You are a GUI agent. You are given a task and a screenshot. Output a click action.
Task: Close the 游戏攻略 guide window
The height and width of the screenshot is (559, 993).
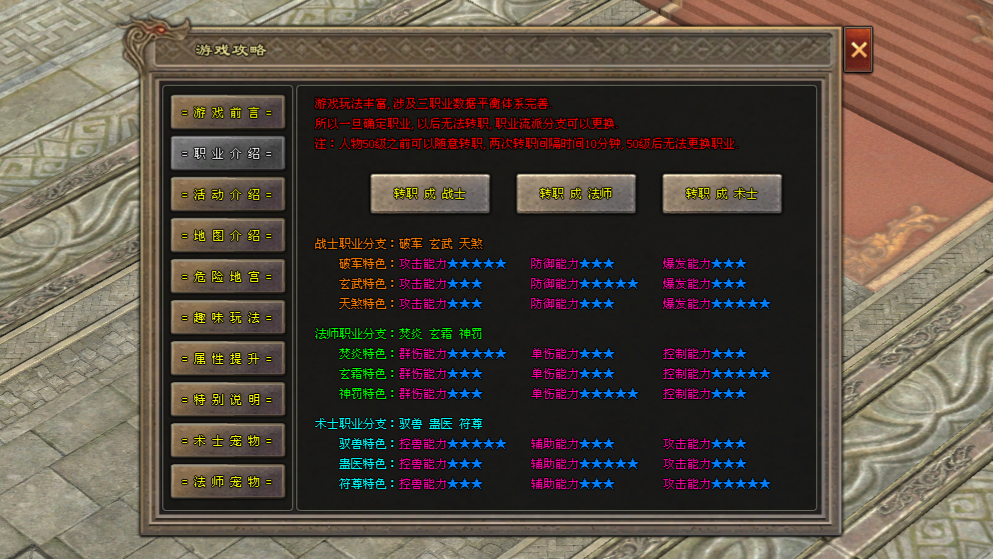pos(858,51)
